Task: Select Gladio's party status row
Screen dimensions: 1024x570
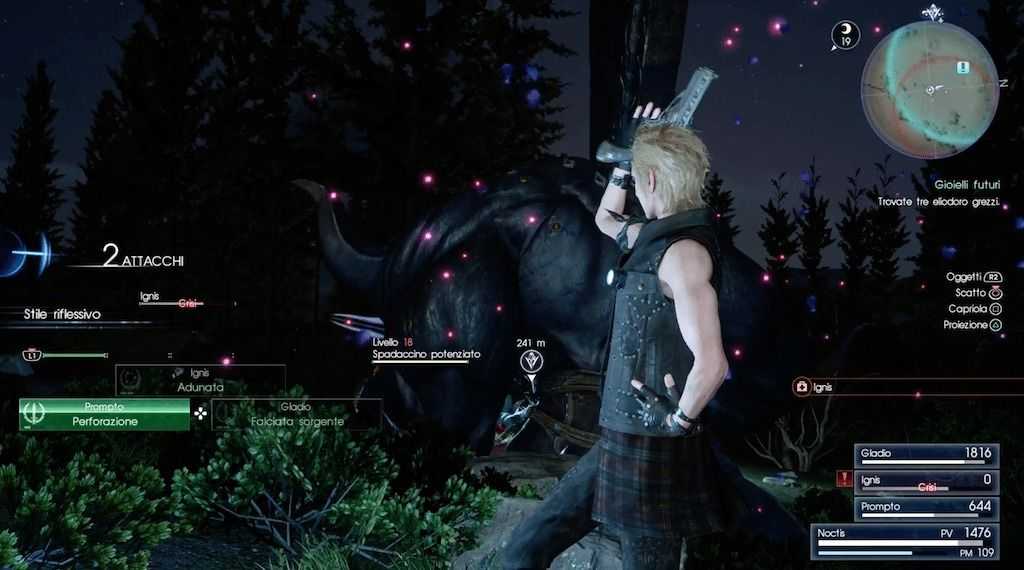Action: pyautogui.click(x=926, y=453)
